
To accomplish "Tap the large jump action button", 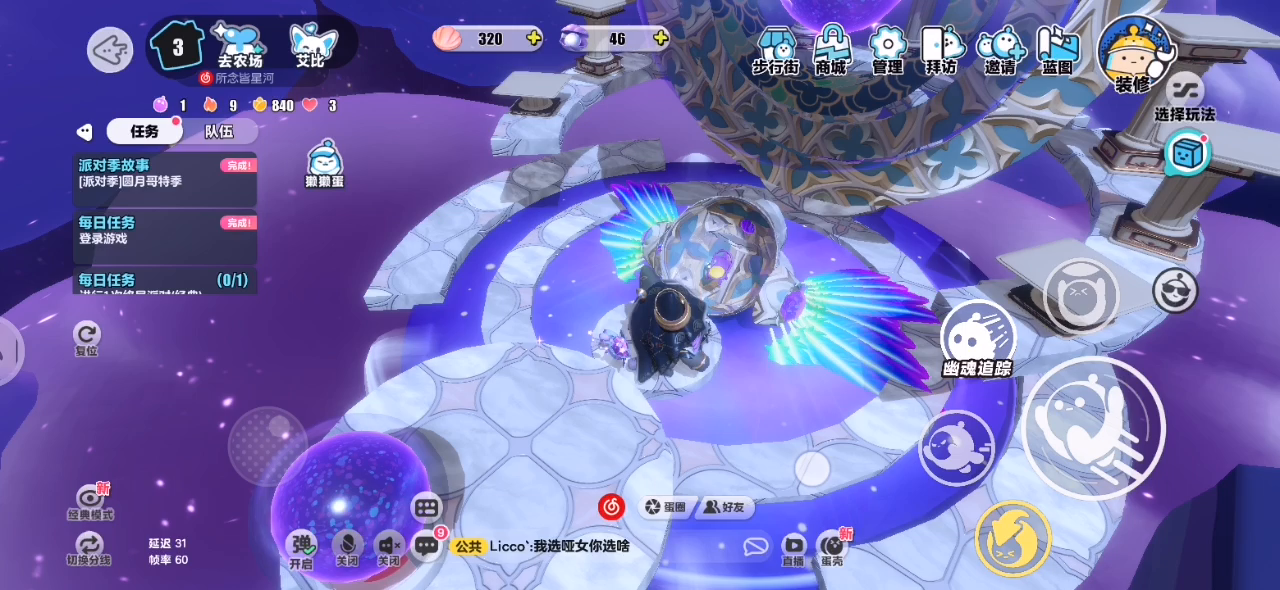I will (1093, 427).
